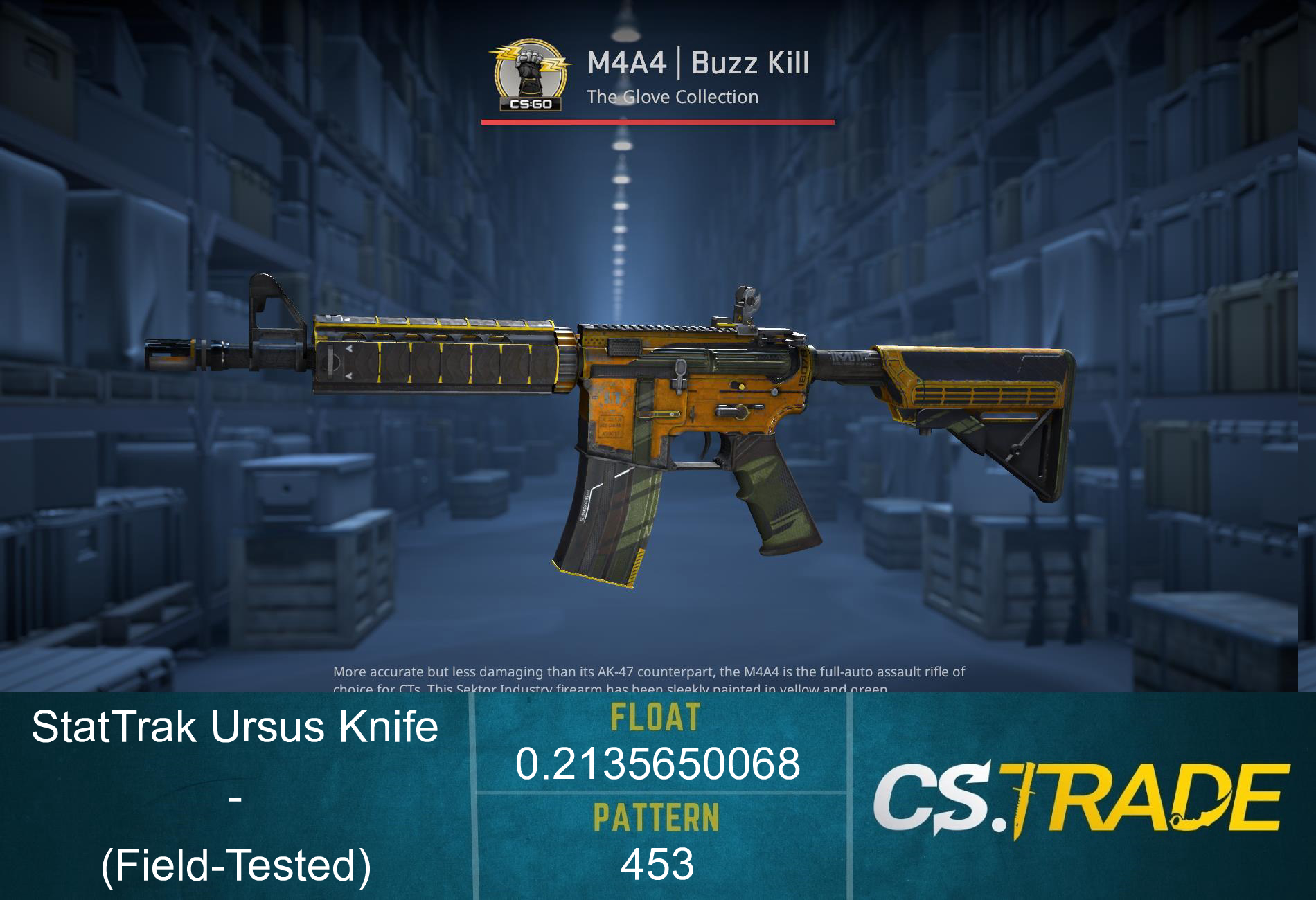Select the fist emblem inside the badge

pyautogui.click(x=528, y=66)
